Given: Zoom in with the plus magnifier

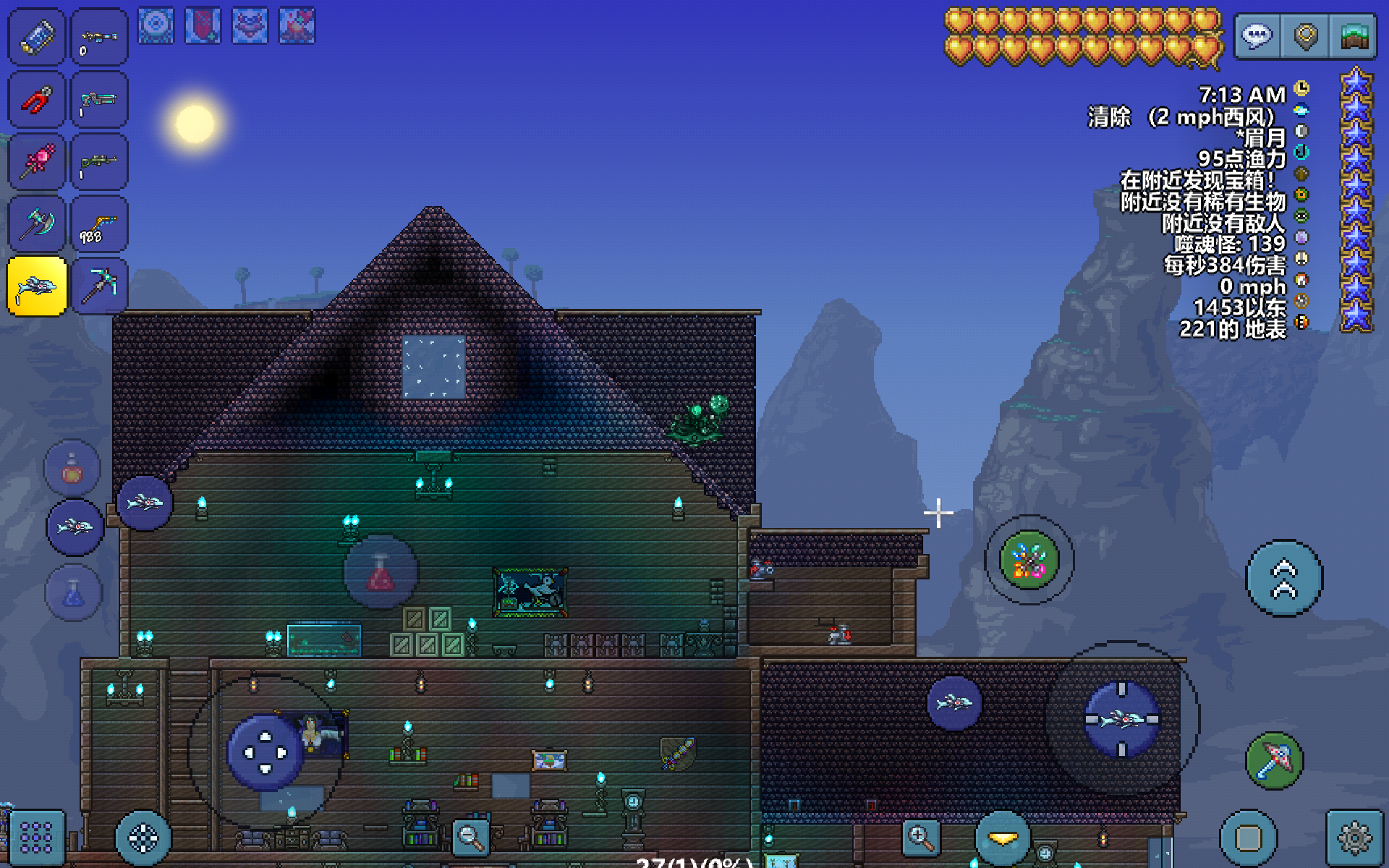Looking at the screenshot, I should point(921,838).
